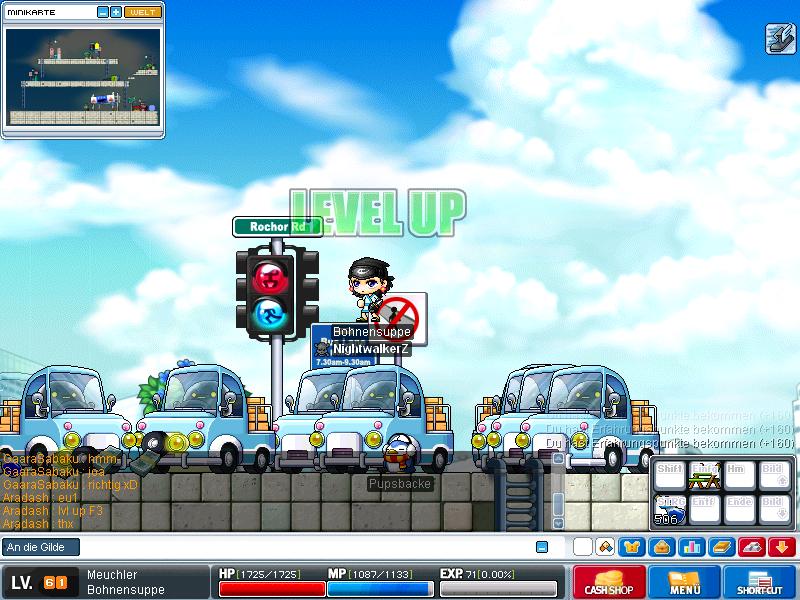Open the equipment shirt icon

632,547
